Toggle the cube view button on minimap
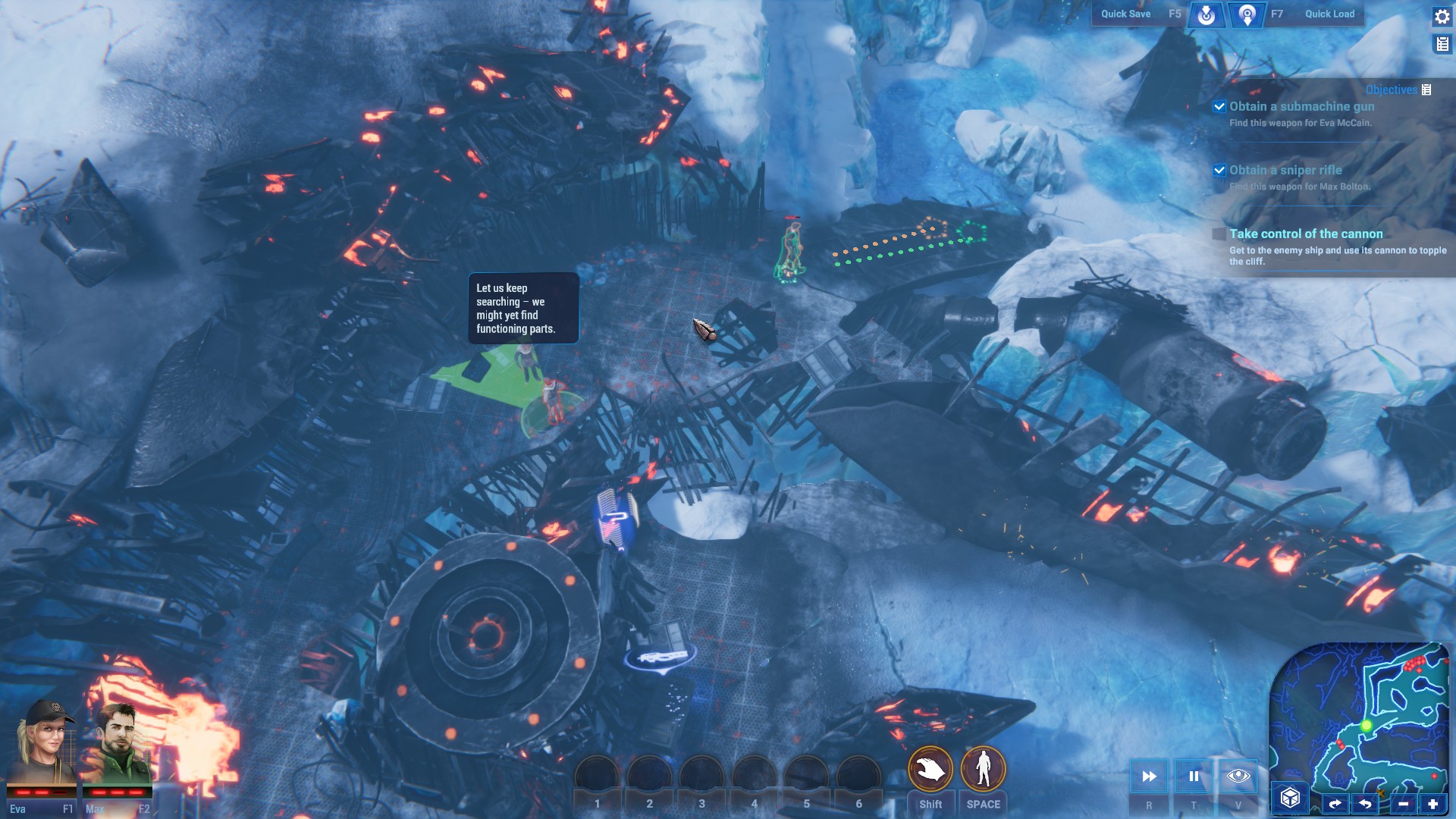The height and width of the screenshot is (819, 1456). (x=1290, y=798)
